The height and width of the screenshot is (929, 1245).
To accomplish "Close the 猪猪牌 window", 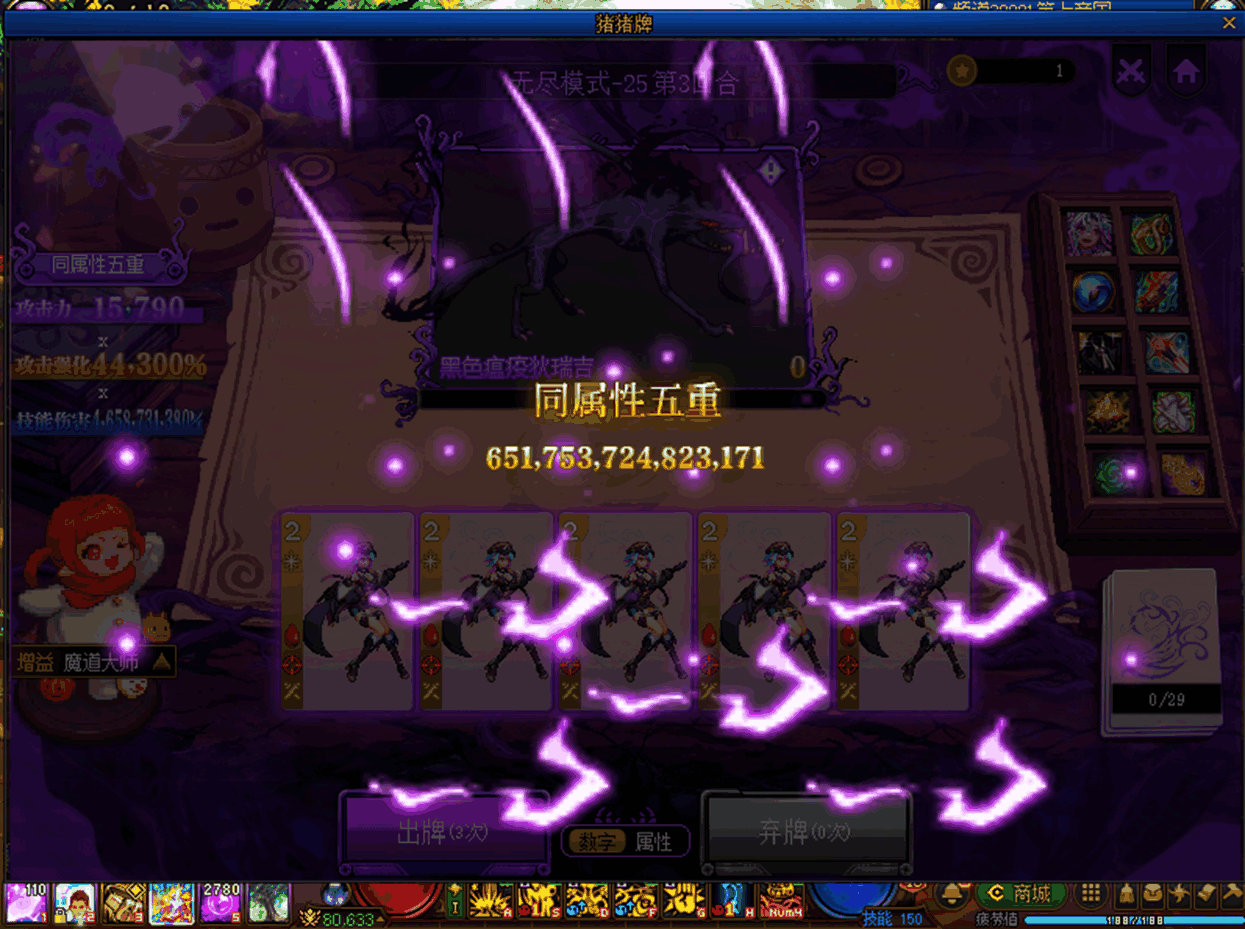I will (x=1229, y=23).
